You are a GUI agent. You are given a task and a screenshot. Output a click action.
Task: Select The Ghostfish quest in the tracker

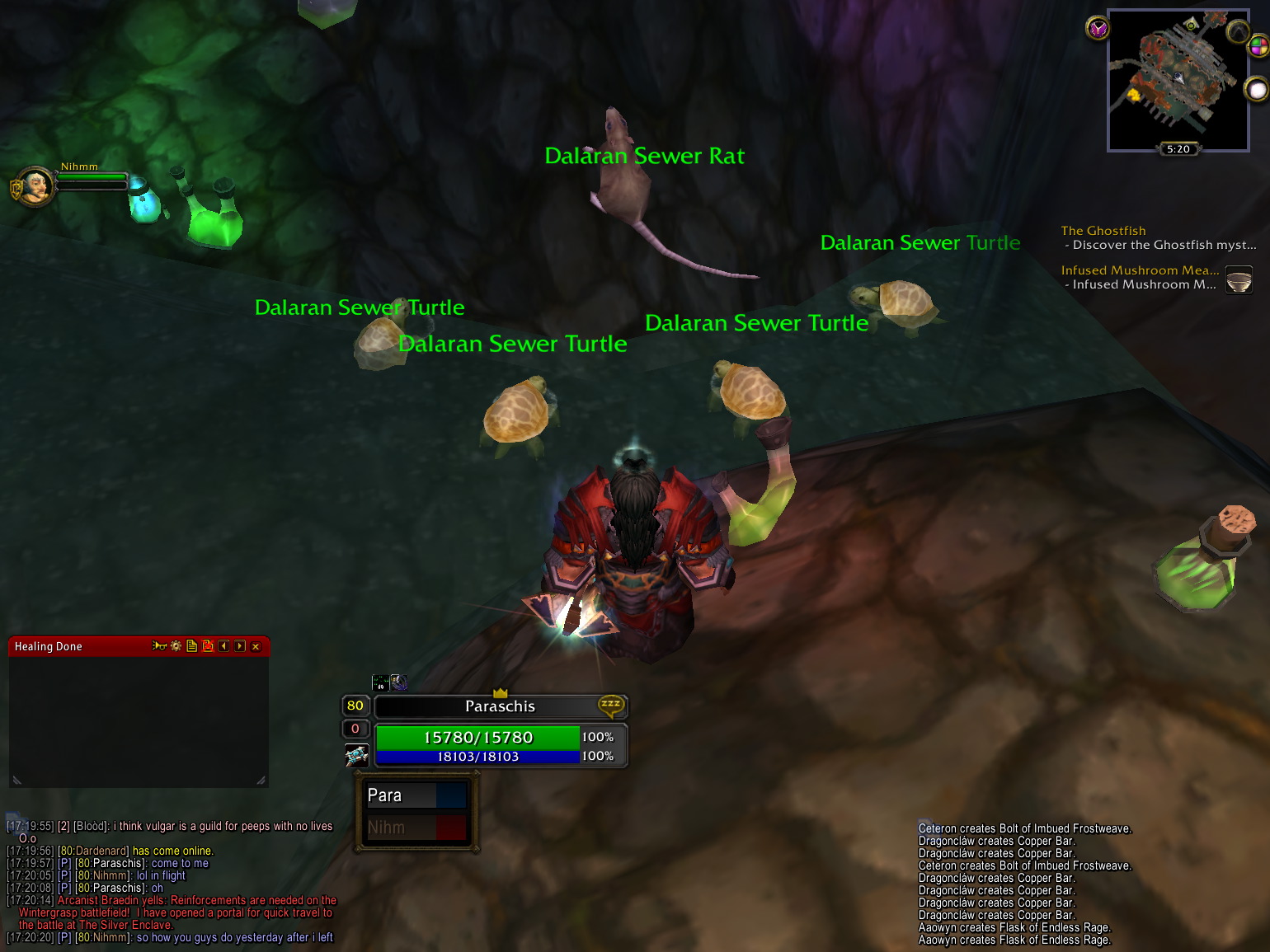[1103, 231]
